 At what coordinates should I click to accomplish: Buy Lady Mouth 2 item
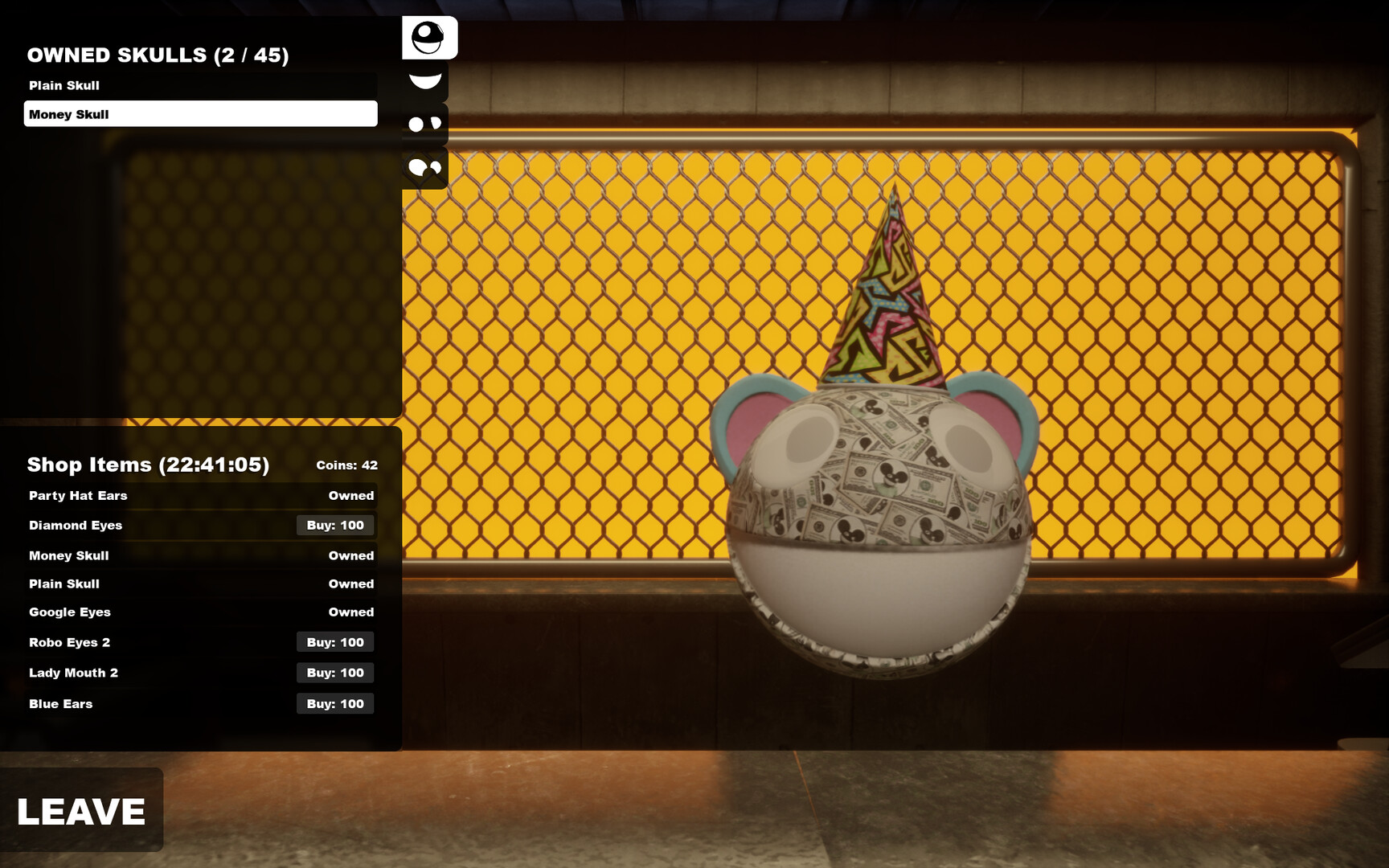pos(334,673)
